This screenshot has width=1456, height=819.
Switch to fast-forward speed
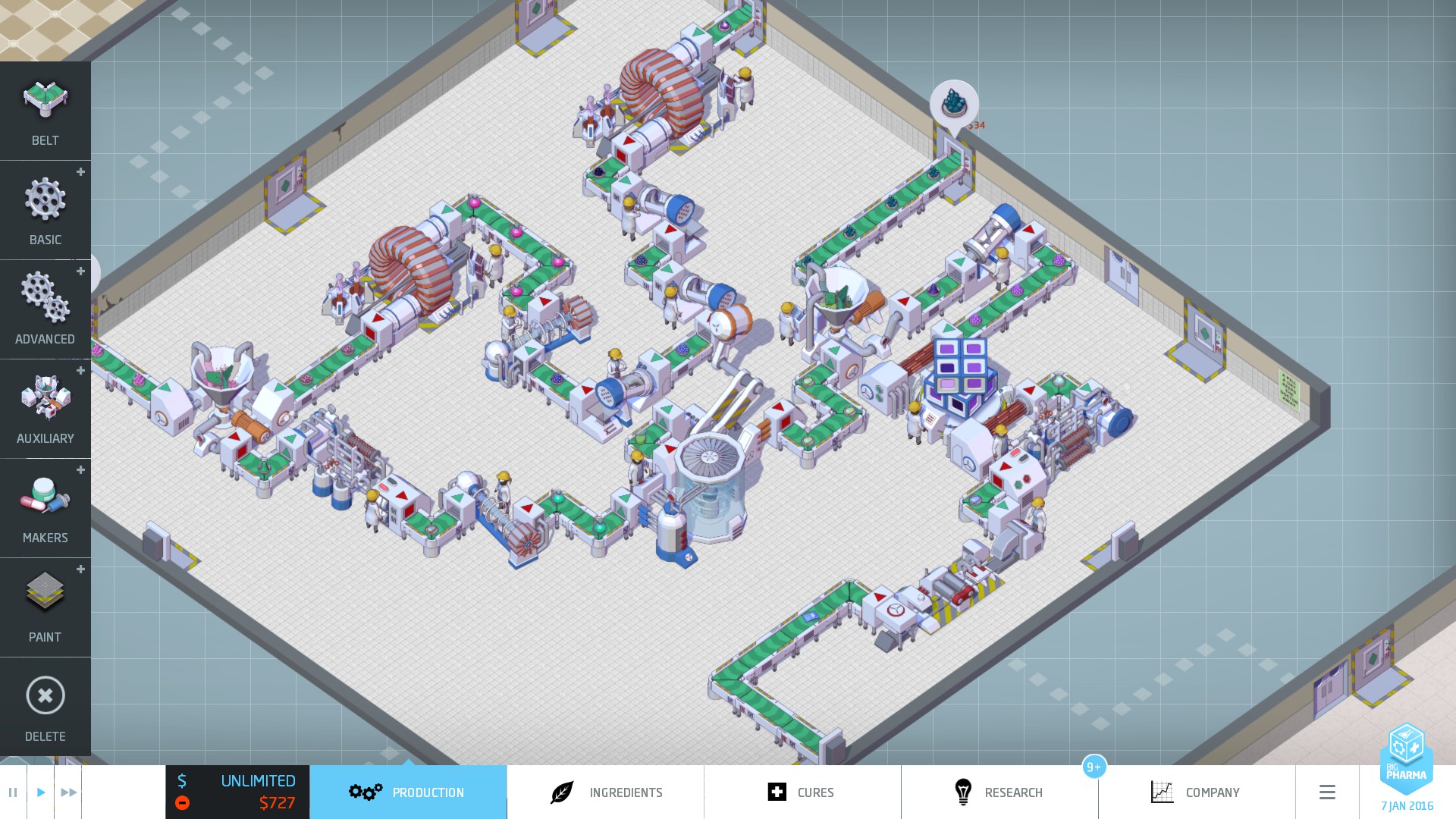(68, 792)
